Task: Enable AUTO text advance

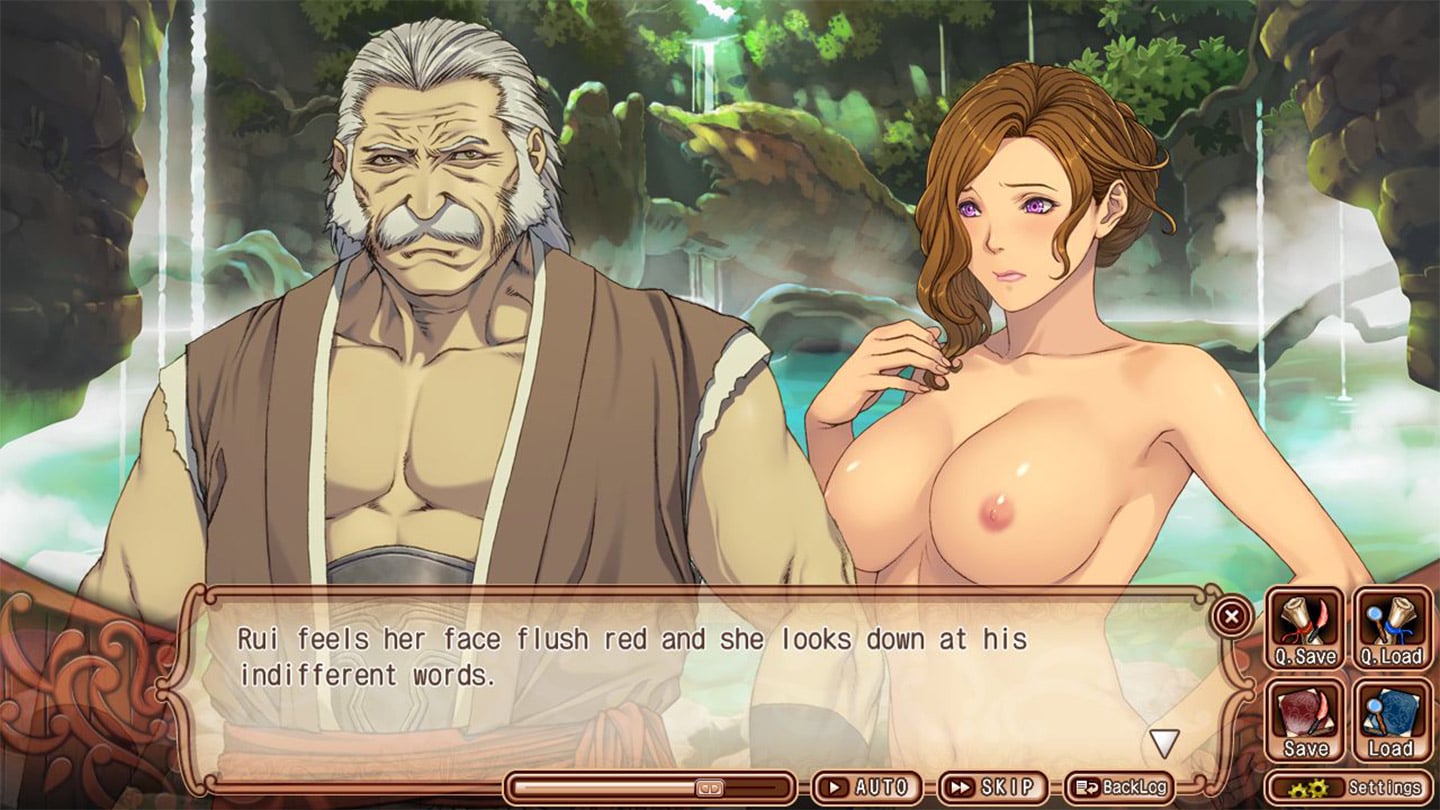Action: (x=867, y=787)
